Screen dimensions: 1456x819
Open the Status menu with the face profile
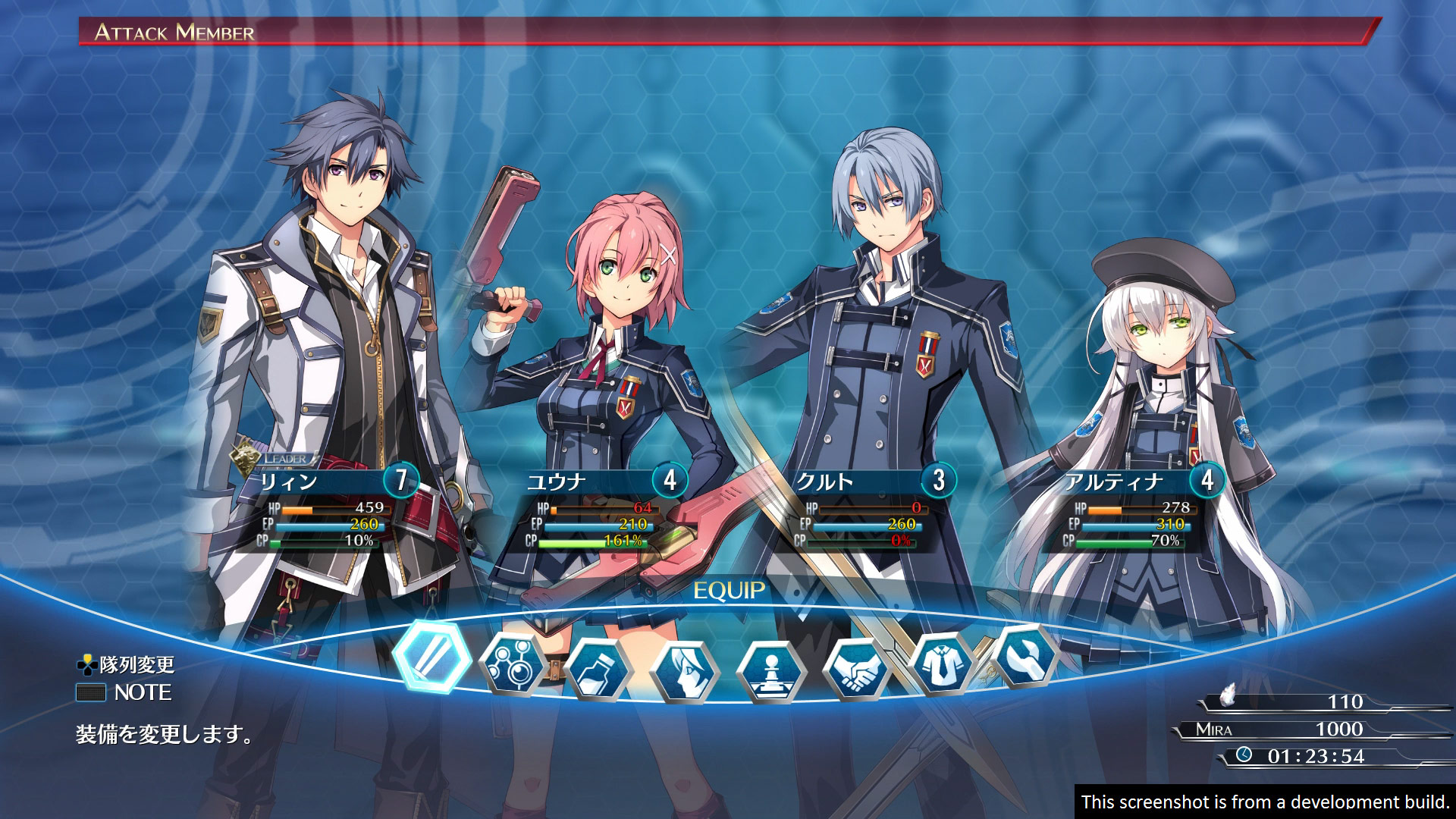(686, 672)
